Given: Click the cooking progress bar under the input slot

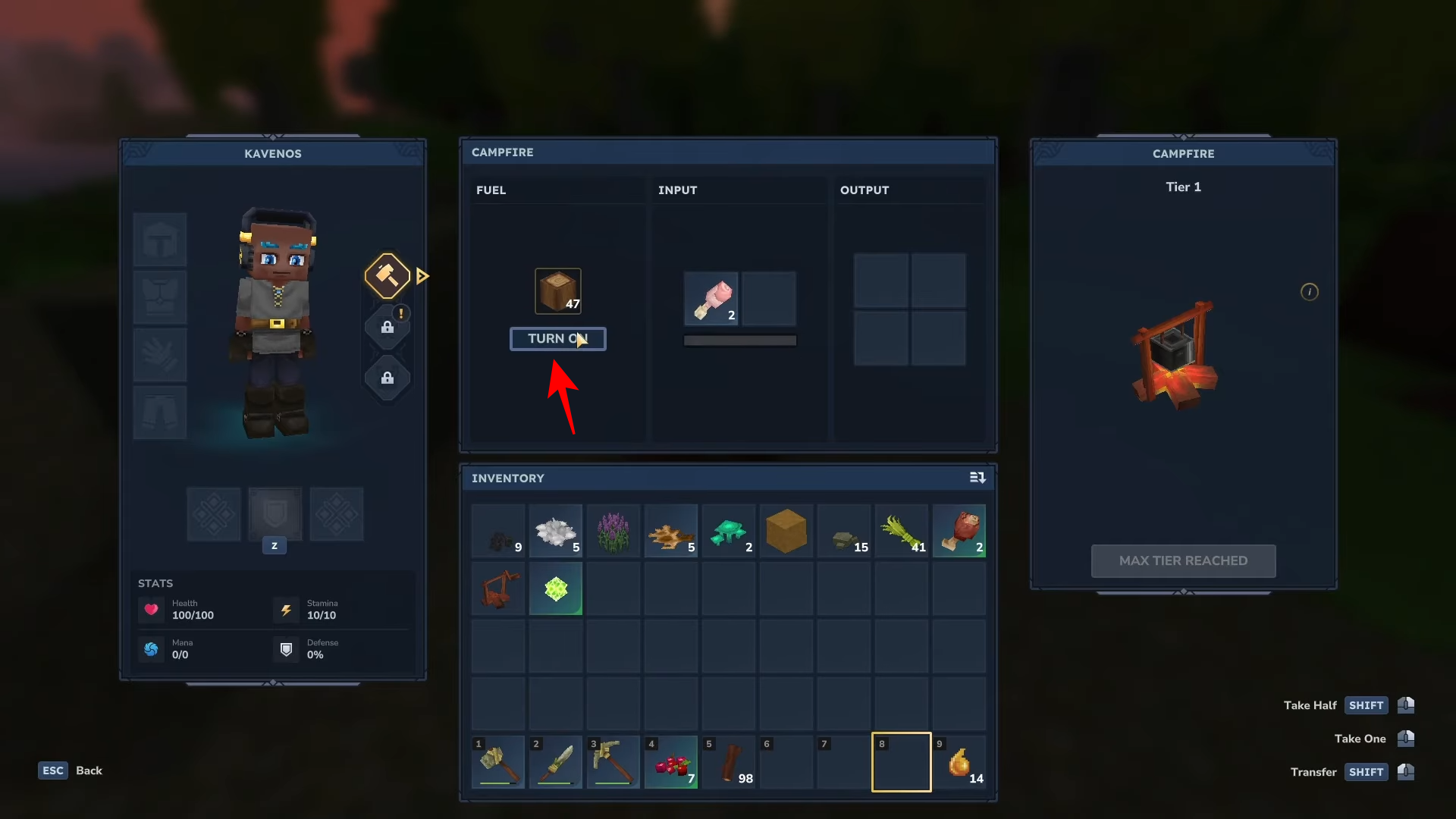Looking at the screenshot, I should [x=739, y=340].
